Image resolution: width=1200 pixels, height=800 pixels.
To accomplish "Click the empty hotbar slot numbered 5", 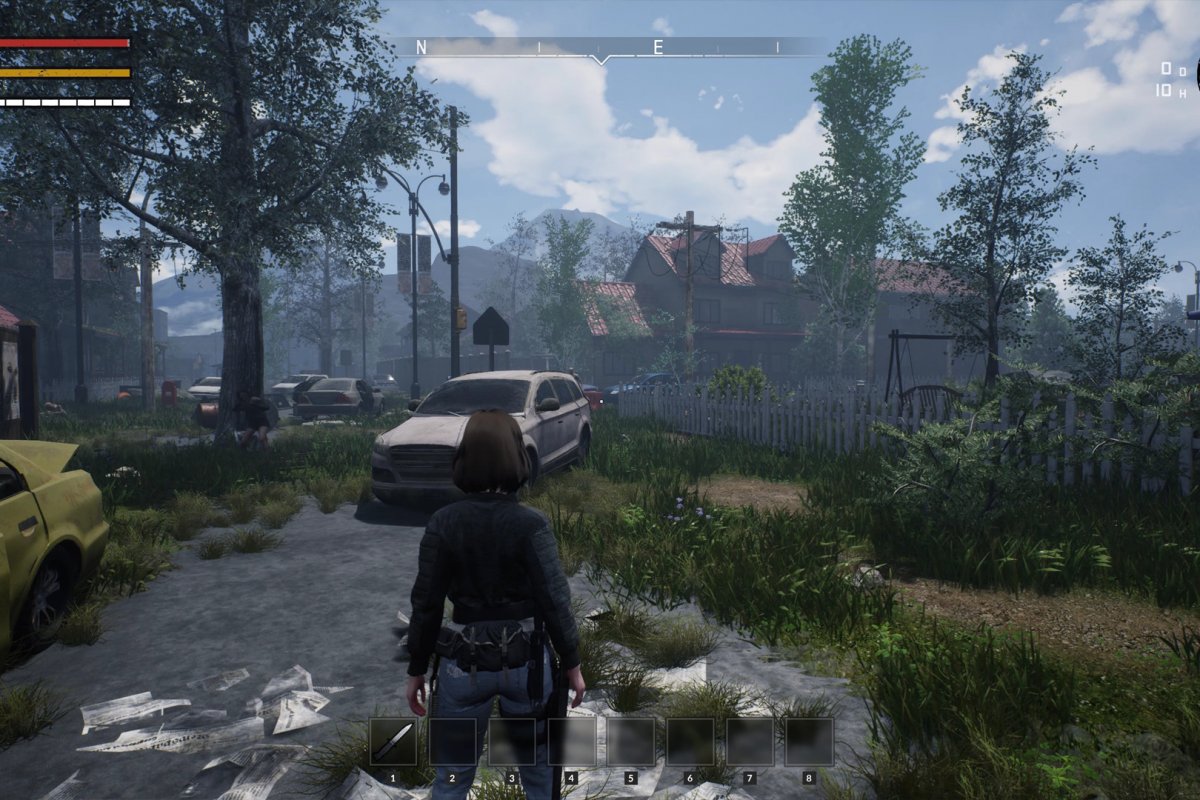I will click(631, 741).
